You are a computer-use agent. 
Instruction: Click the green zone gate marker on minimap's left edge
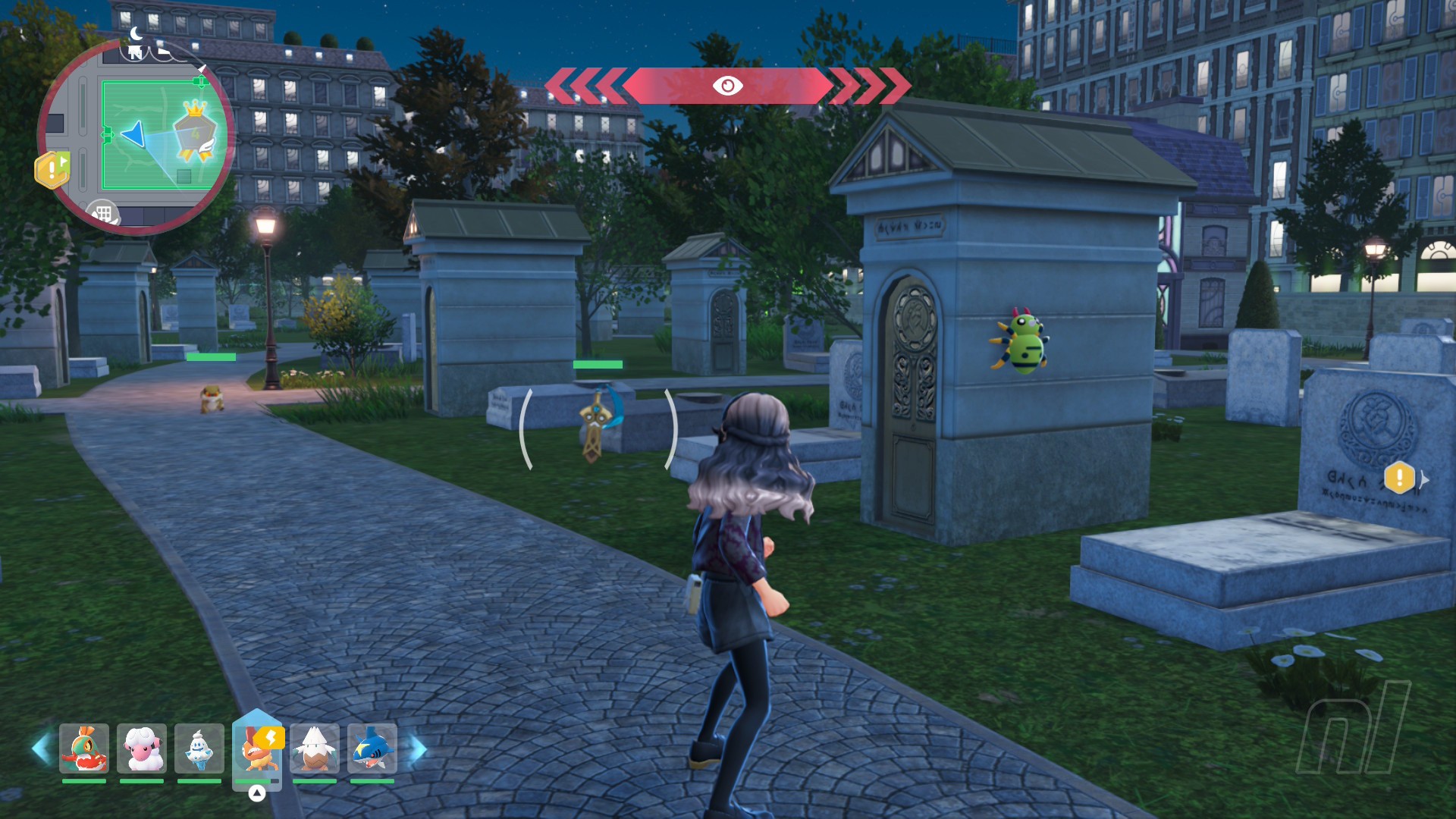coord(107,136)
